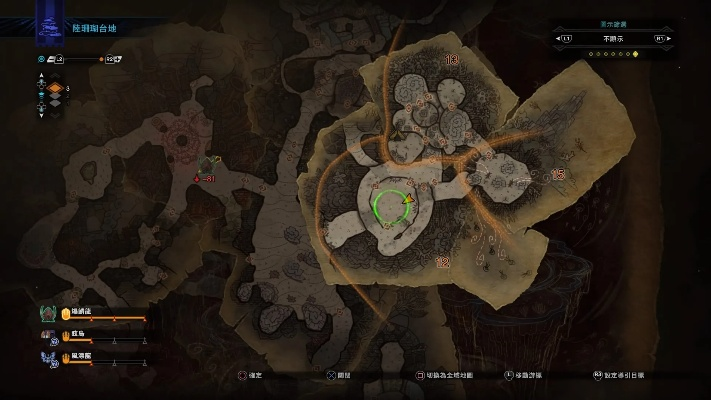Click the area 12 label on the map

pyautogui.click(x=441, y=261)
